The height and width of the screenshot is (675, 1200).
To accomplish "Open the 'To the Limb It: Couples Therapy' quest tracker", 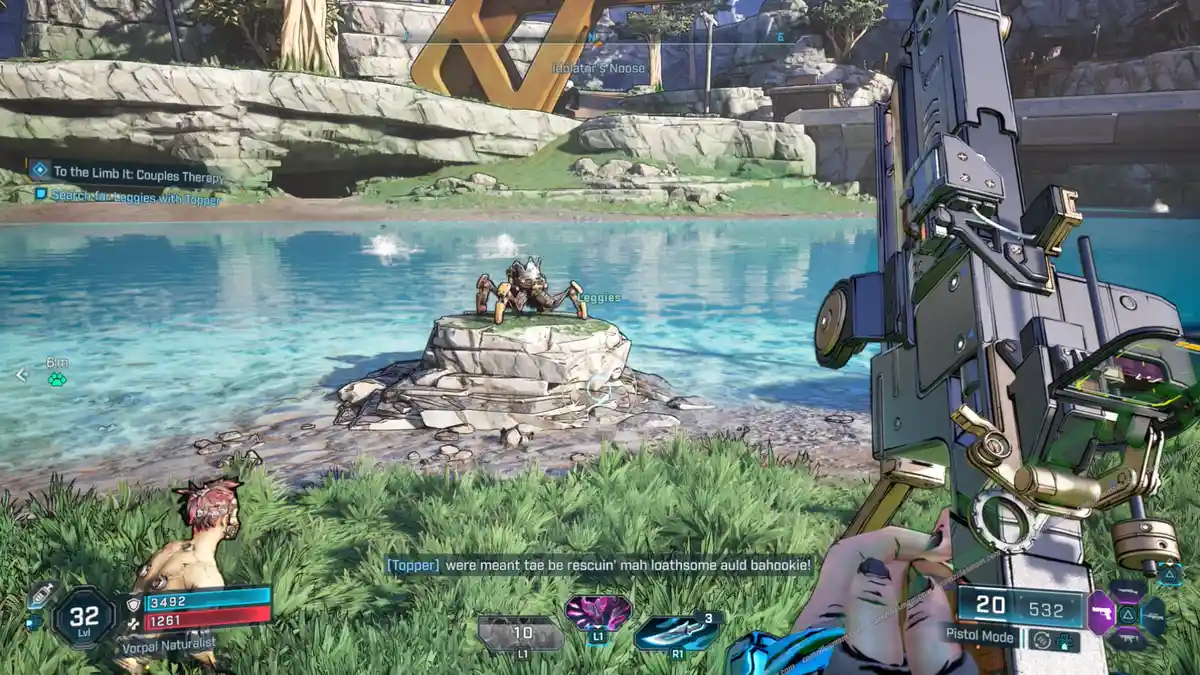I will 137,174.
